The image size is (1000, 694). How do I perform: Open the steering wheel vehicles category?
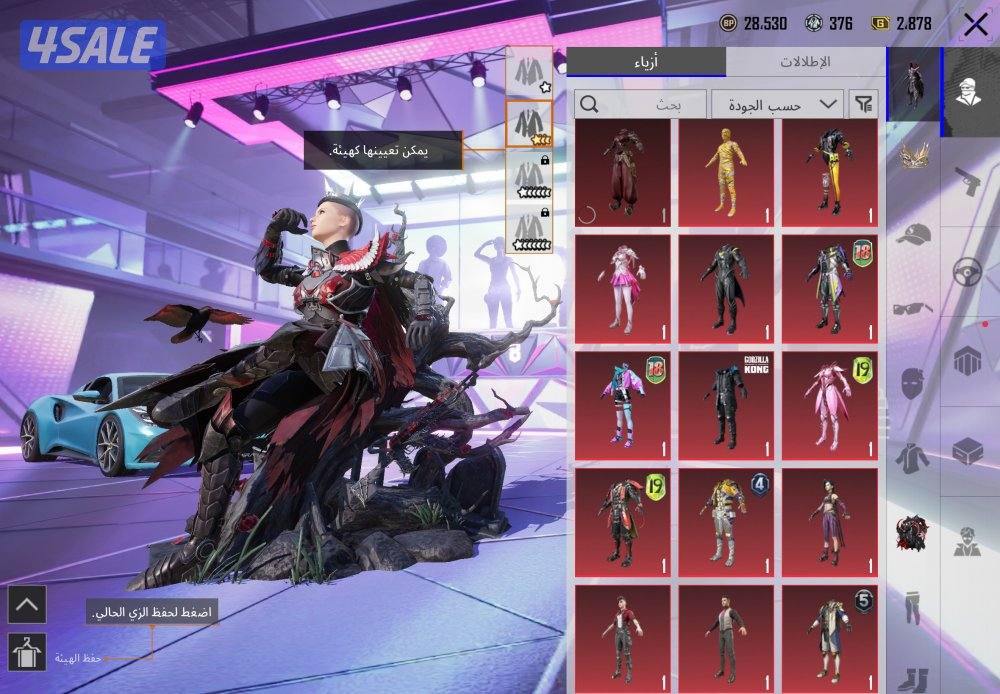pos(968,272)
